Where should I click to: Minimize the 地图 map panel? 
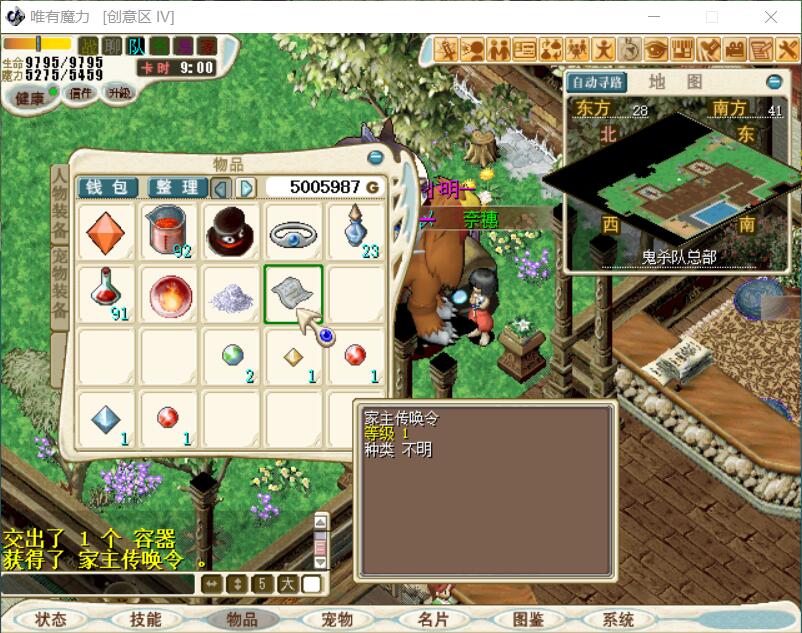tap(774, 82)
